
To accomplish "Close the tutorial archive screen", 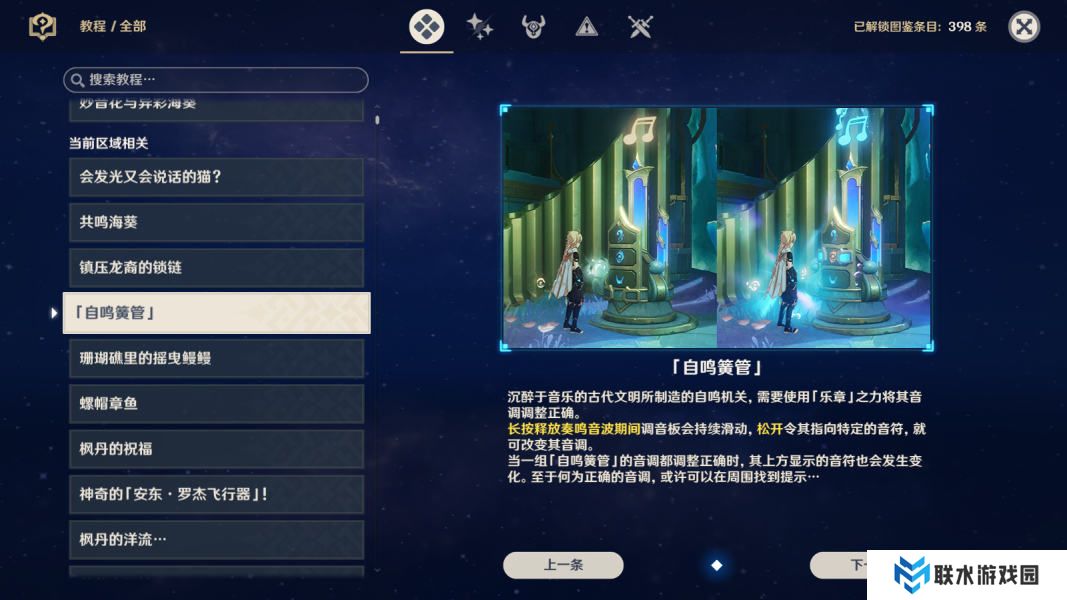I will 1023,27.
